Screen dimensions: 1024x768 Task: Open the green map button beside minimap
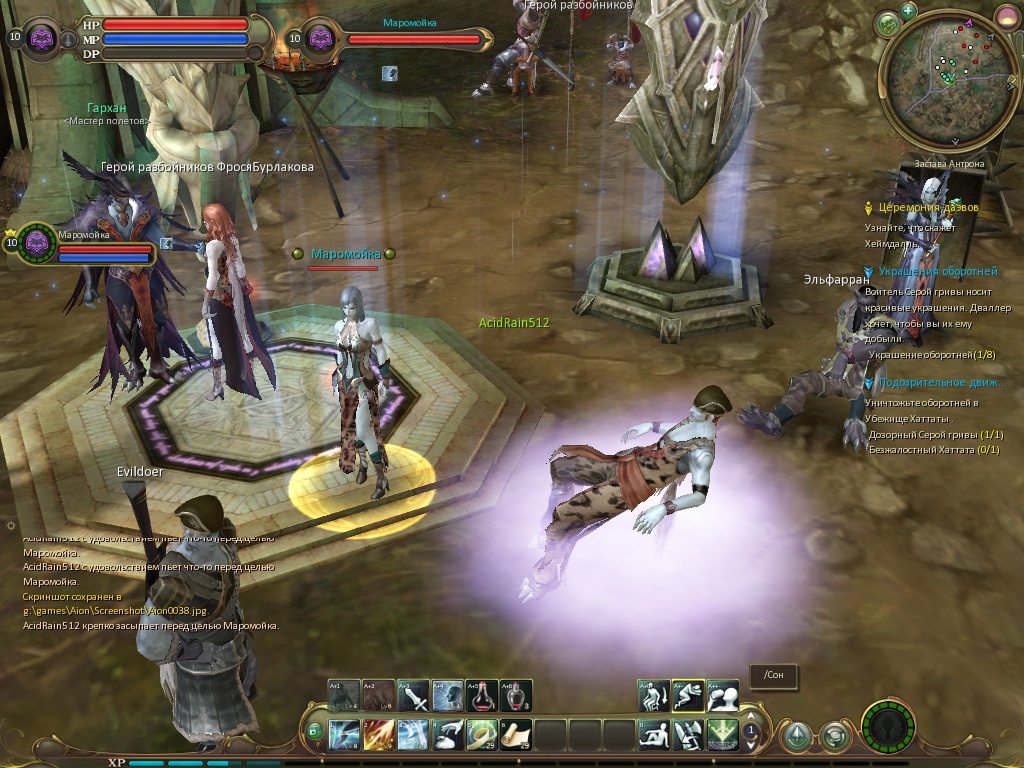887,24
